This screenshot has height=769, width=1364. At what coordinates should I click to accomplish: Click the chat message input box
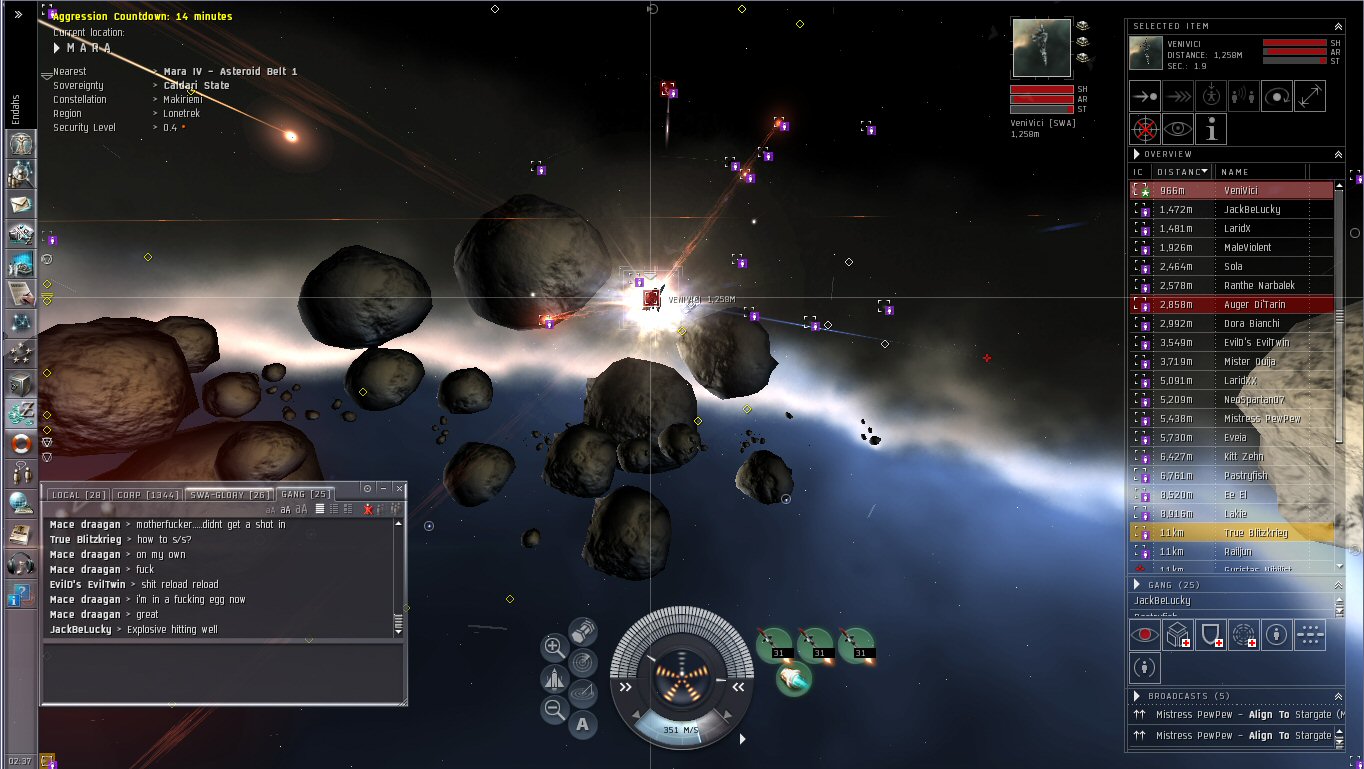tap(222, 673)
